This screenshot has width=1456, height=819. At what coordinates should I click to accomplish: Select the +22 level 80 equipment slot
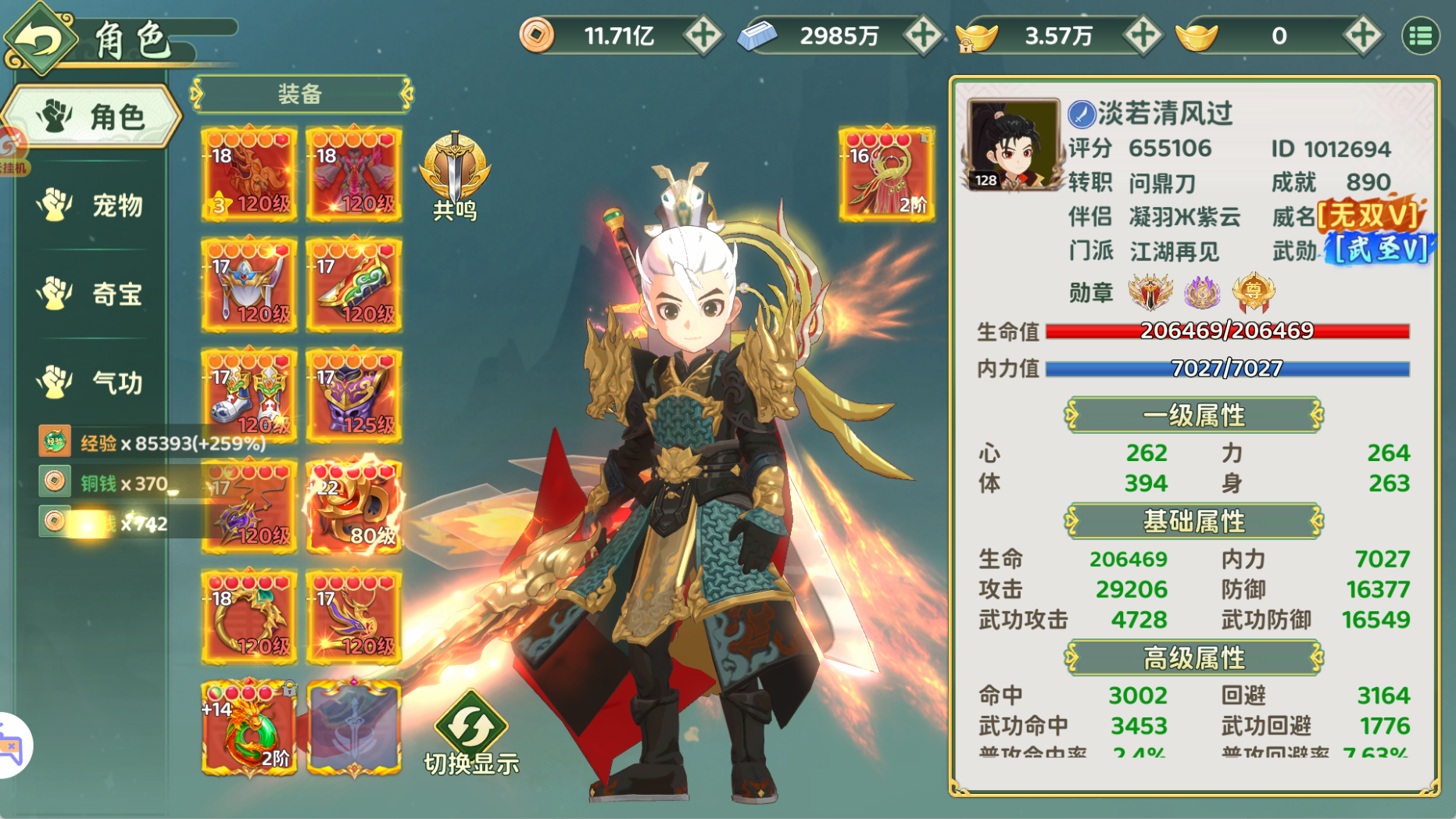tap(354, 506)
